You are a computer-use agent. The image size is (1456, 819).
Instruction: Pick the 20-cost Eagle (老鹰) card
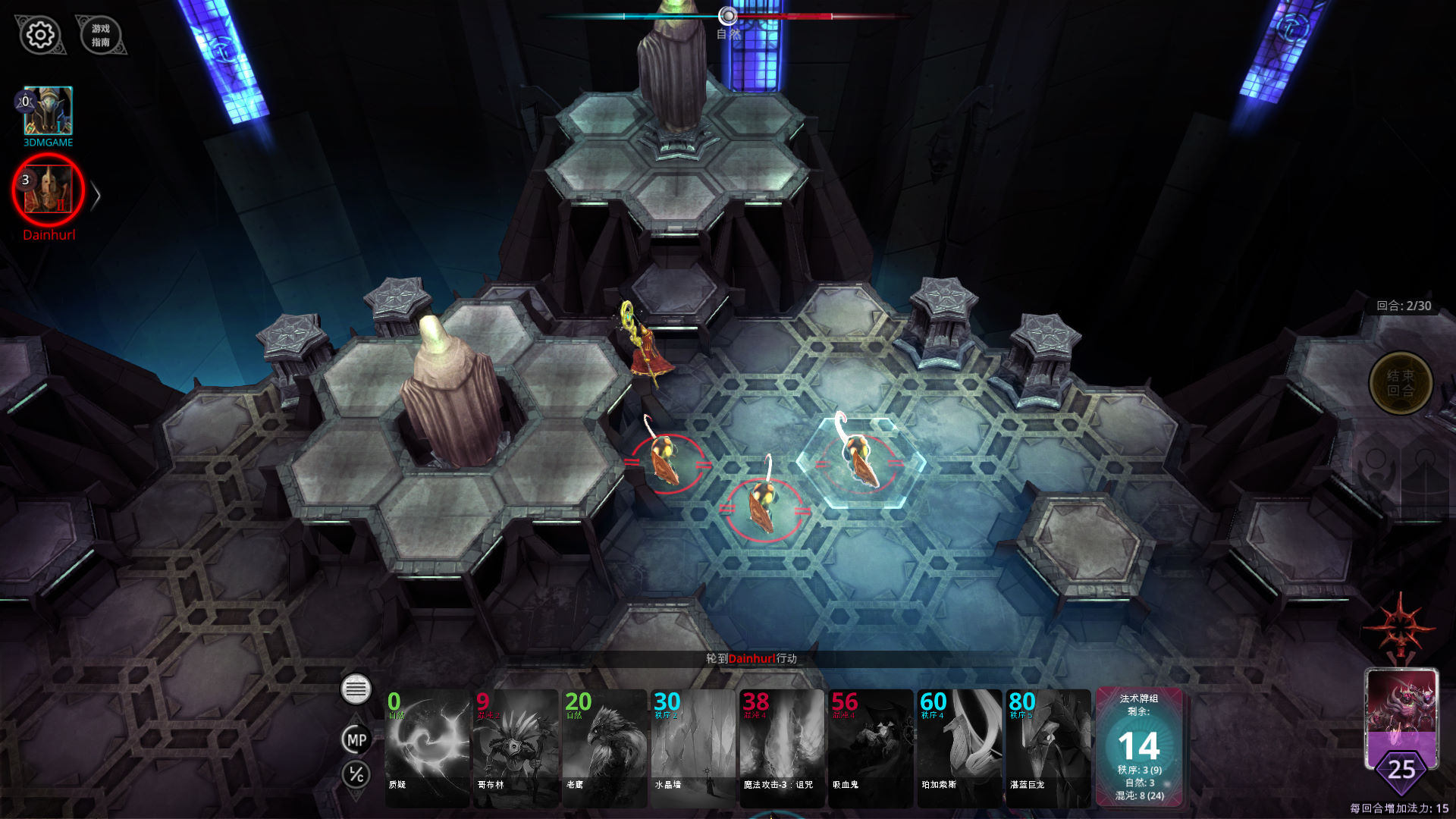[604, 747]
